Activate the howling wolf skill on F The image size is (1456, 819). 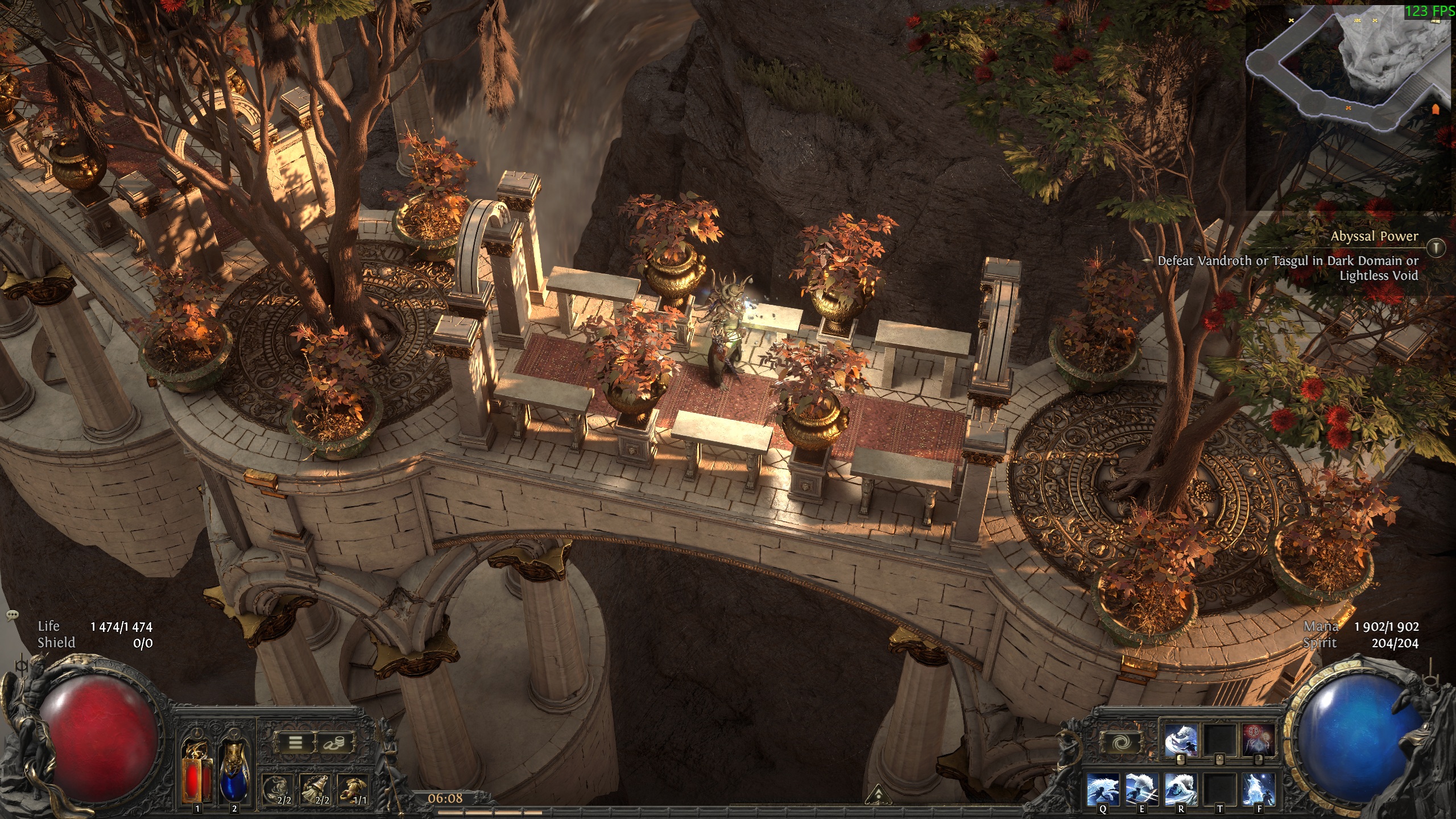point(1259,789)
